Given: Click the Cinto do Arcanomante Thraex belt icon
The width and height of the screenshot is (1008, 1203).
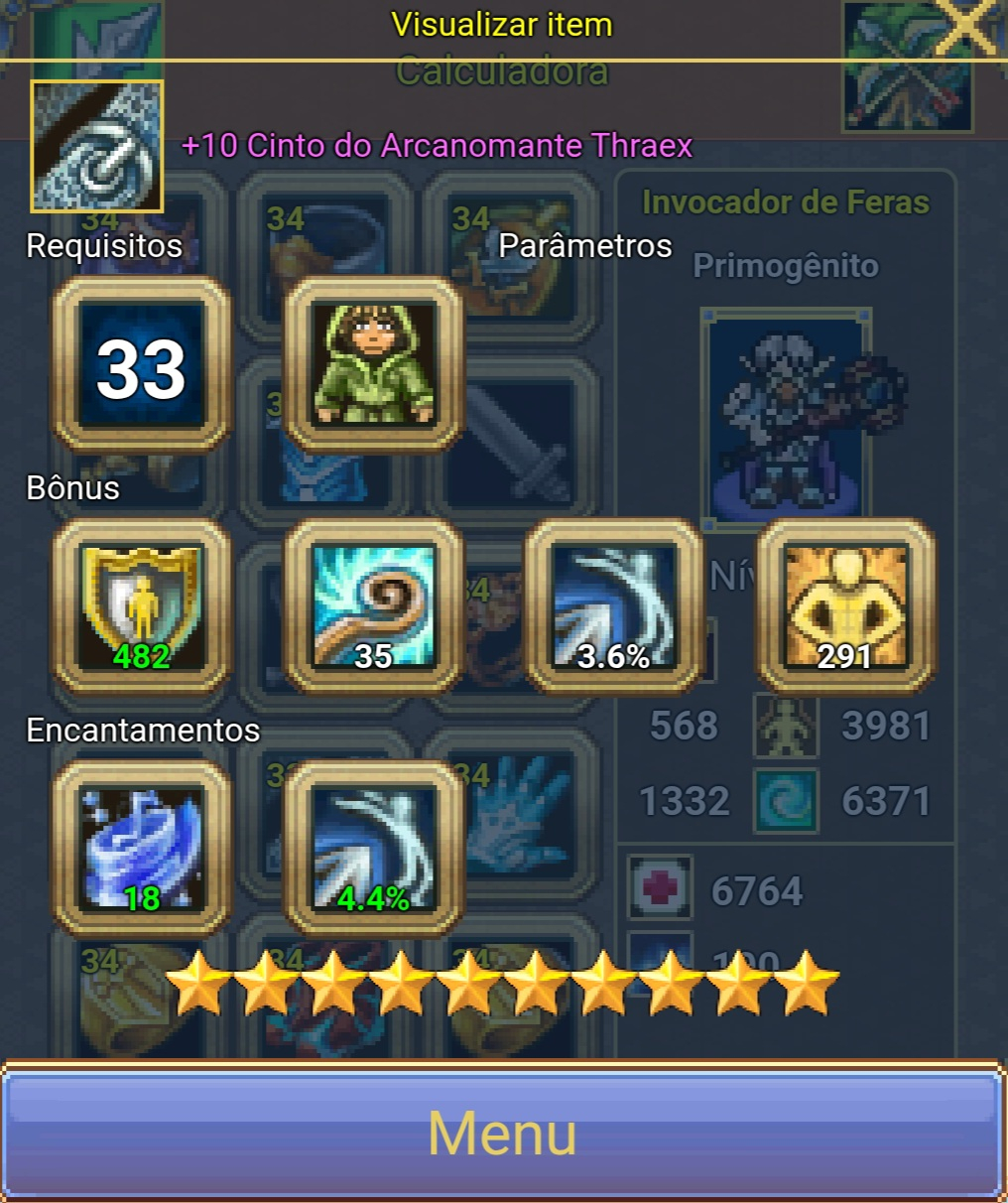Looking at the screenshot, I should pyautogui.click(x=97, y=147).
